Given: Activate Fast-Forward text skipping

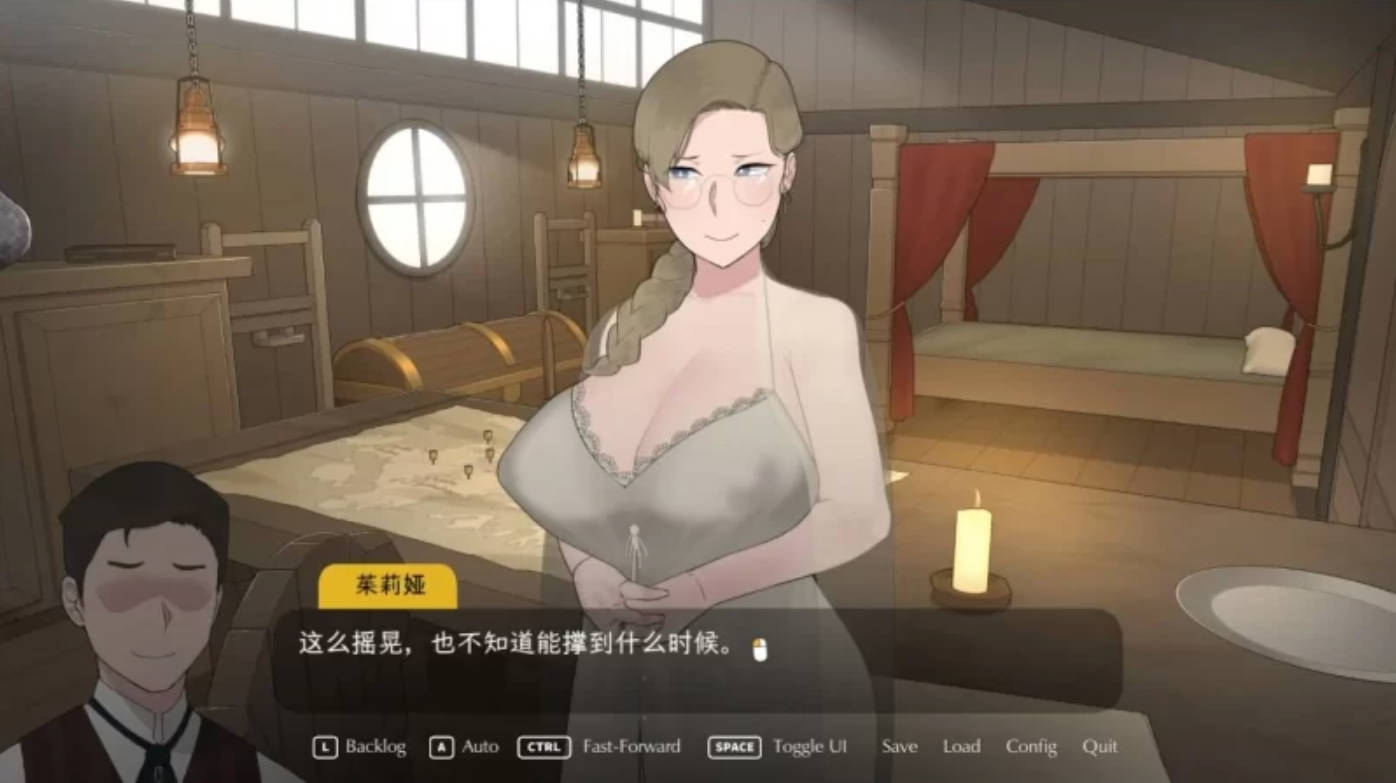Looking at the screenshot, I should coord(631,747).
